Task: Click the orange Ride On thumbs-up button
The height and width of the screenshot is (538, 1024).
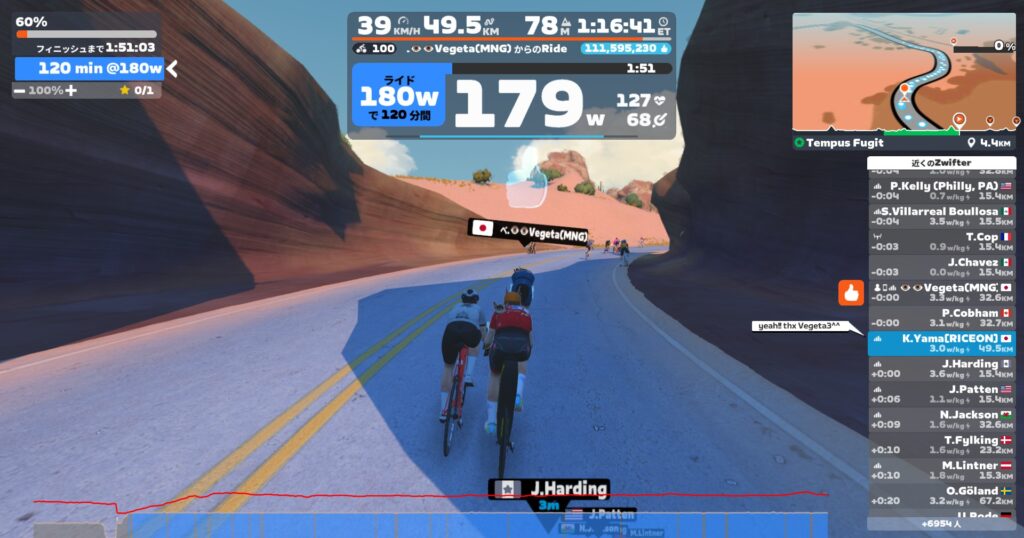Action: [851, 293]
